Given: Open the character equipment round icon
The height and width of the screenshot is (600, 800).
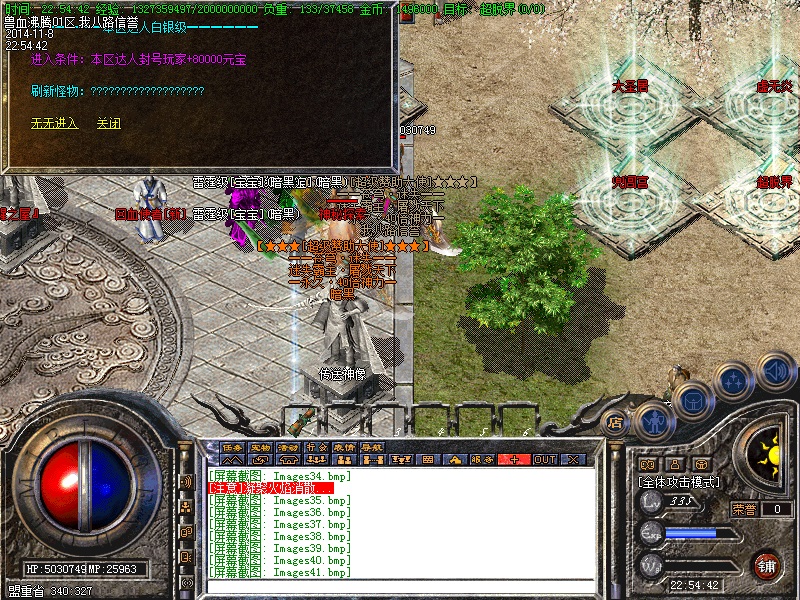Looking at the screenshot, I should coord(653,421).
